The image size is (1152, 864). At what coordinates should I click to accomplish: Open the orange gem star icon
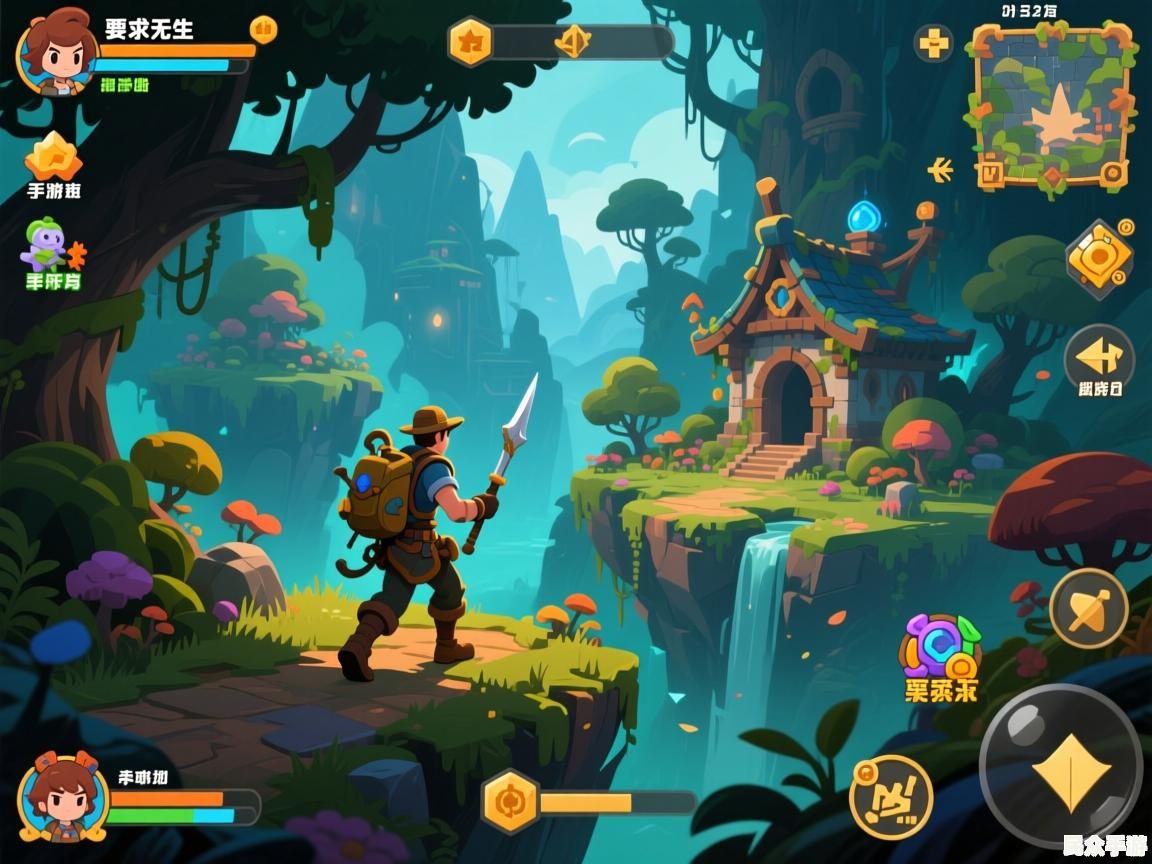(52, 156)
